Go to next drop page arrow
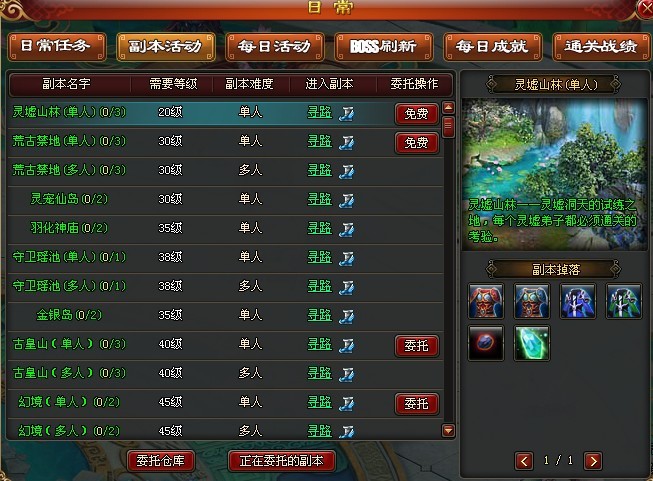The image size is (653, 481). pyautogui.click(x=593, y=461)
